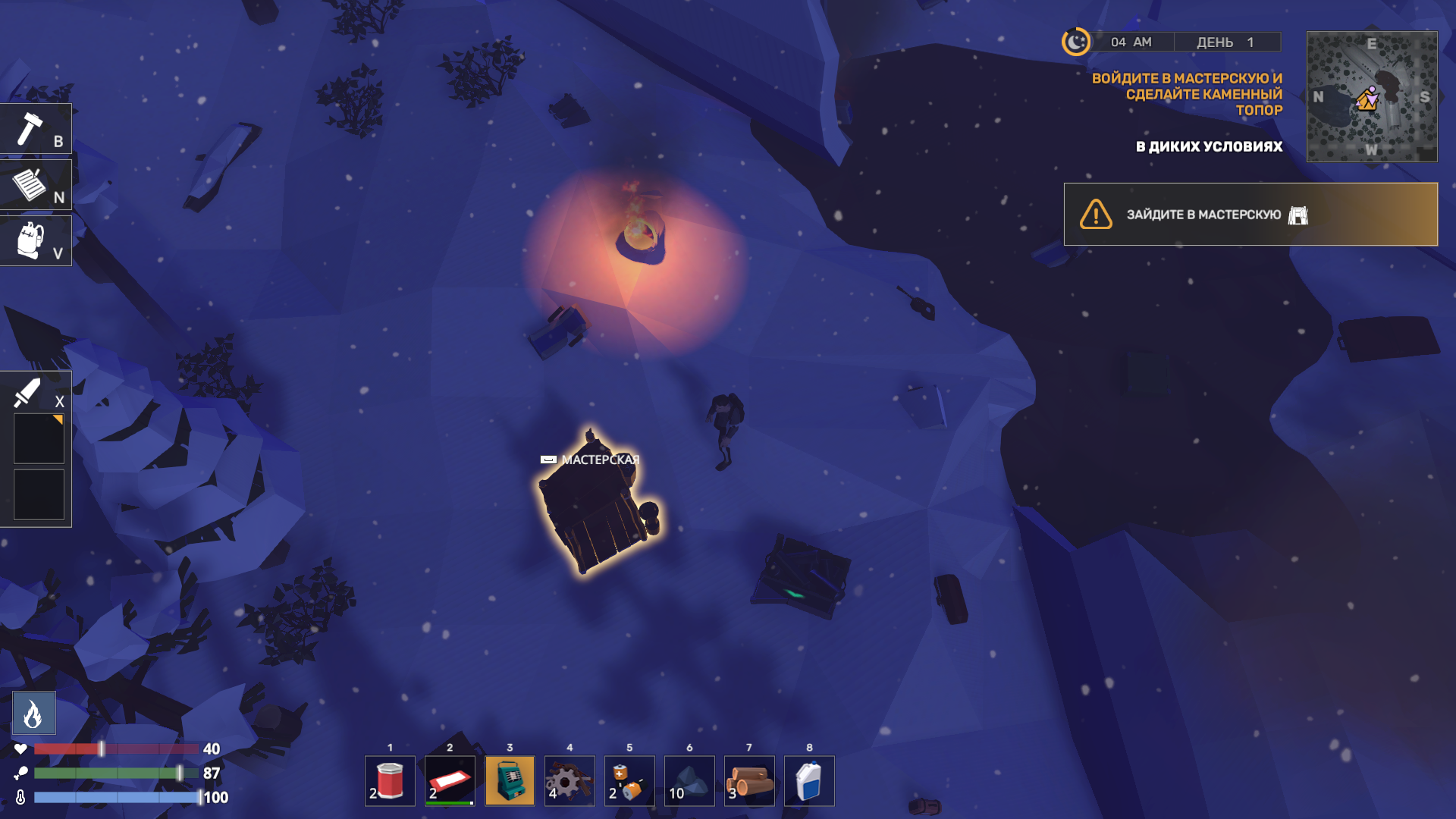Select the batteries hotbar slot

point(629,781)
